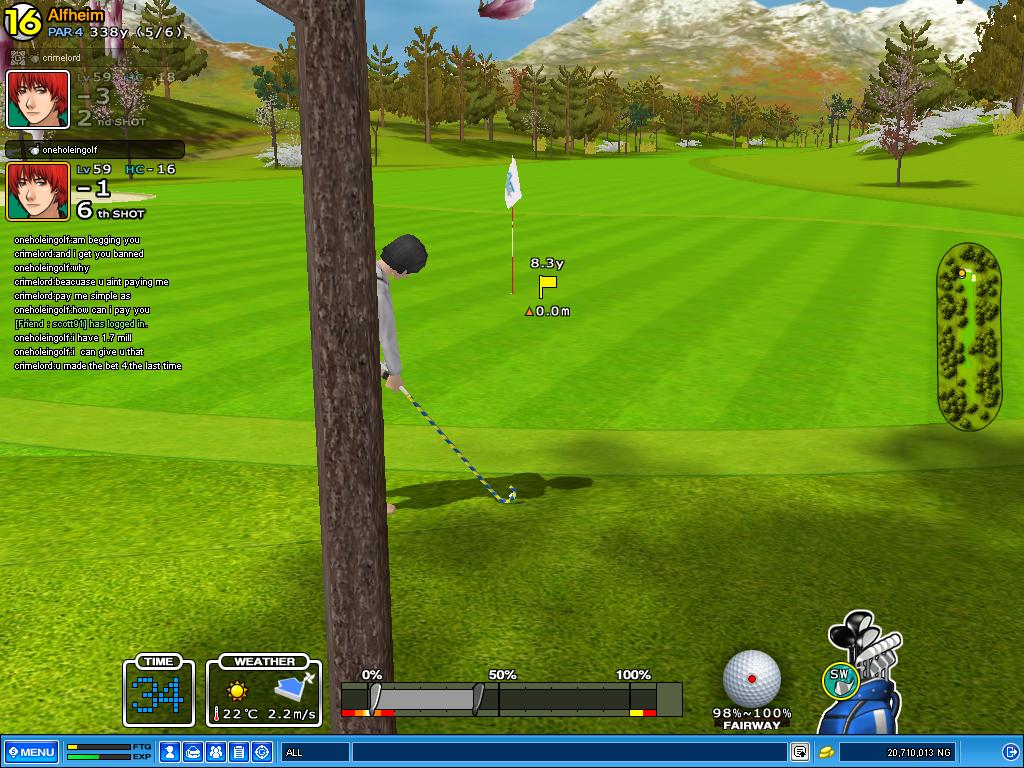Open the chat log window icon

point(800,752)
